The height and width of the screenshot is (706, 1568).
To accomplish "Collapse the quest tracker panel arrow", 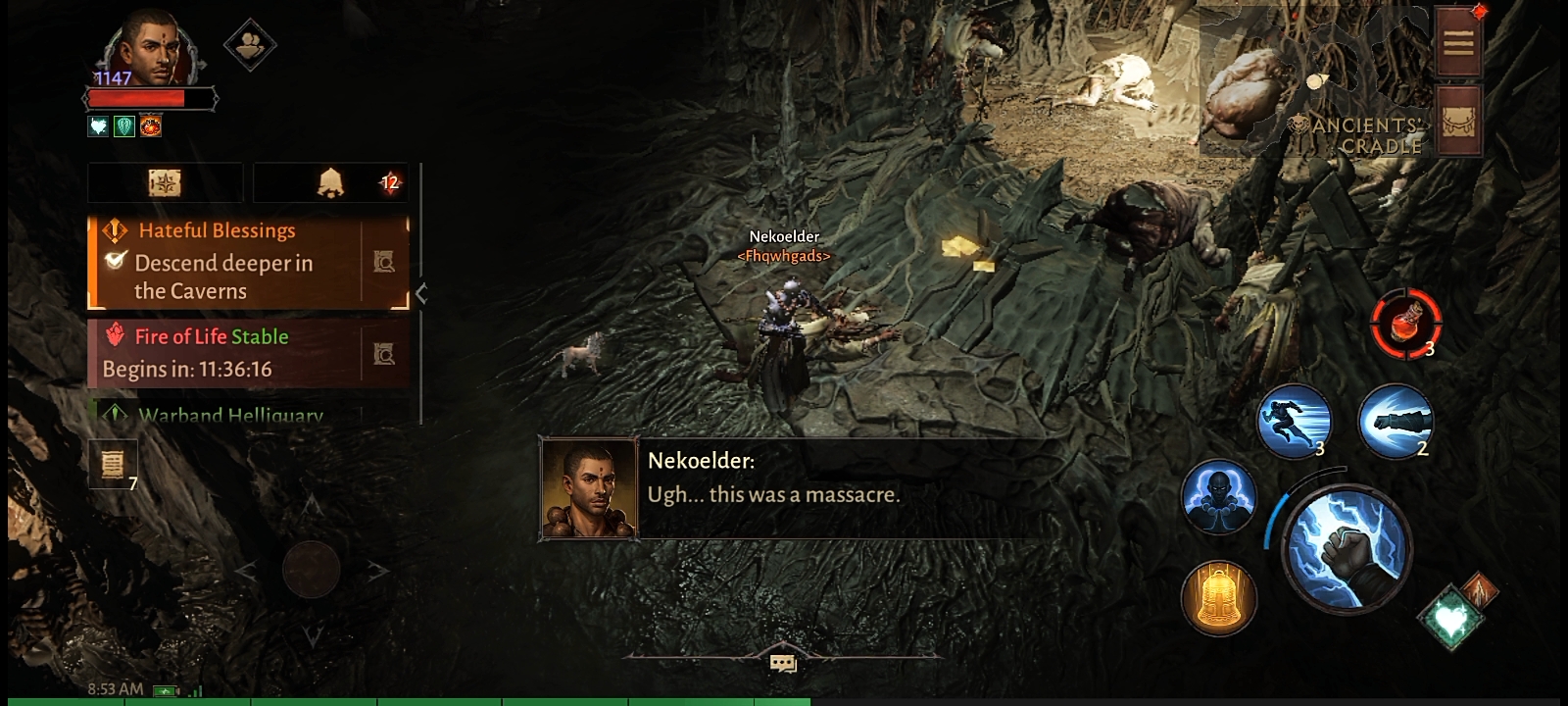I will tap(421, 293).
